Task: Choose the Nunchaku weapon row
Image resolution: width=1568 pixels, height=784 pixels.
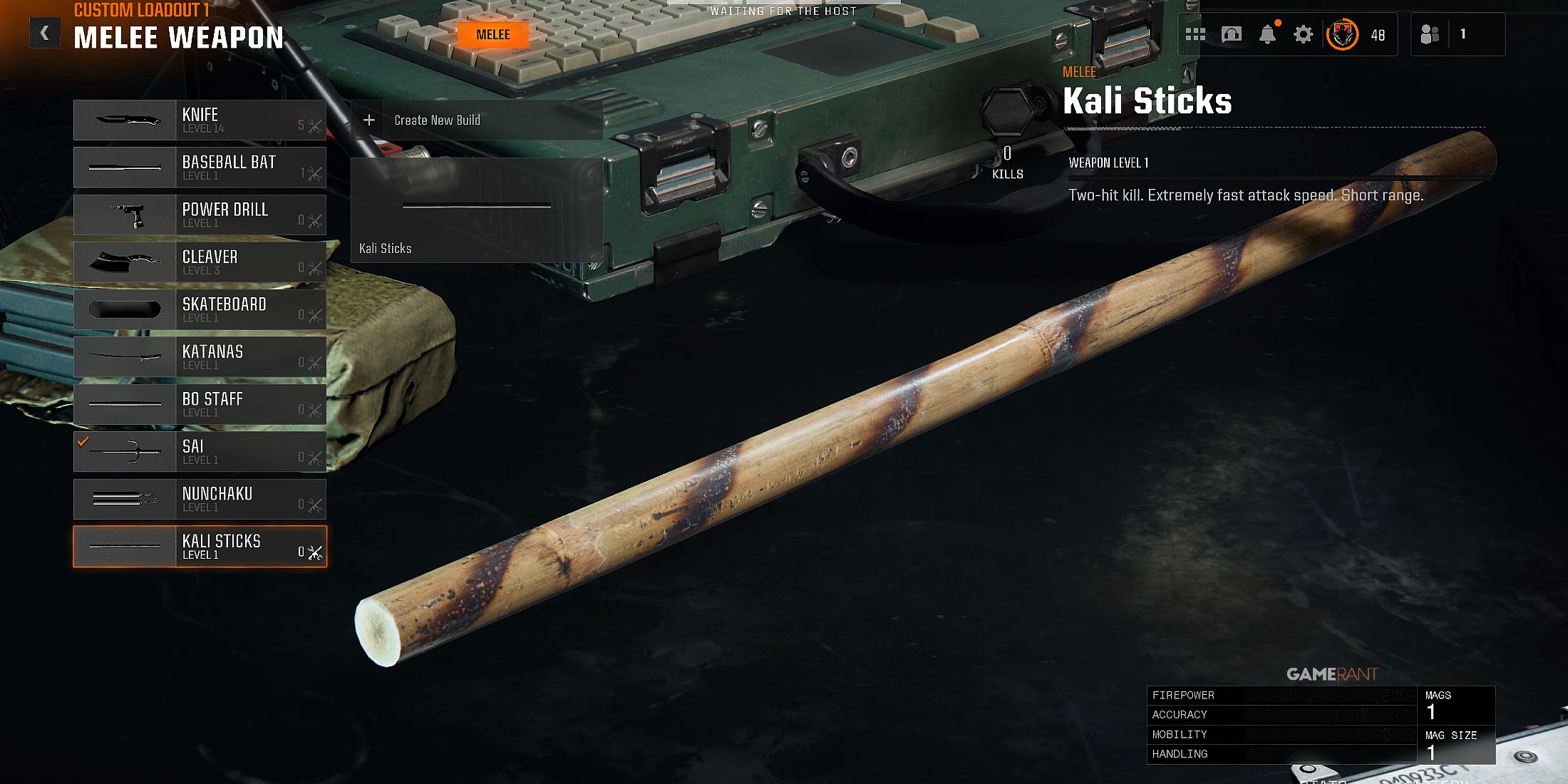Action: point(200,499)
